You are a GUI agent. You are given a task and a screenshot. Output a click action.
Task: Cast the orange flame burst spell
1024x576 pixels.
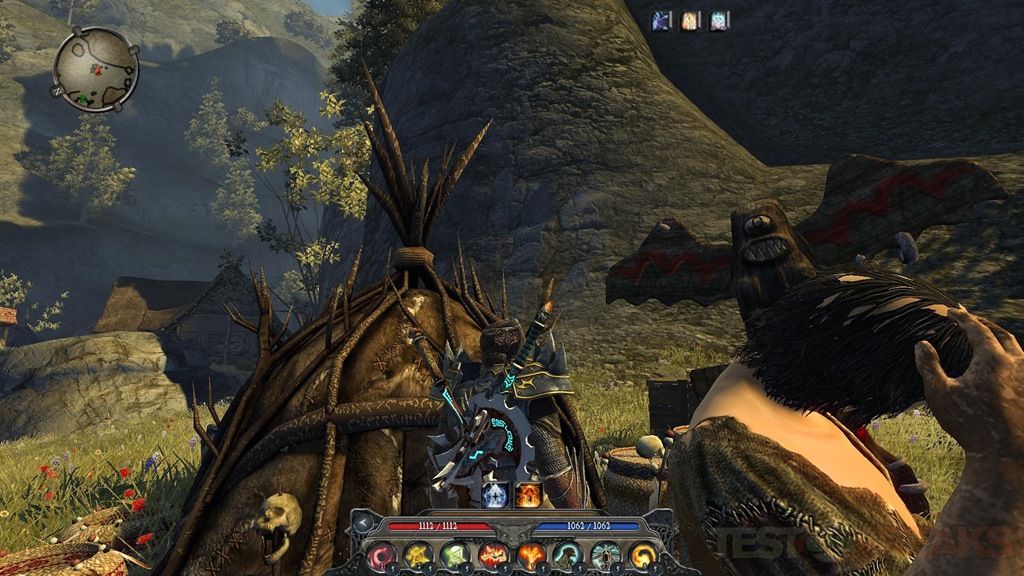tap(530, 555)
